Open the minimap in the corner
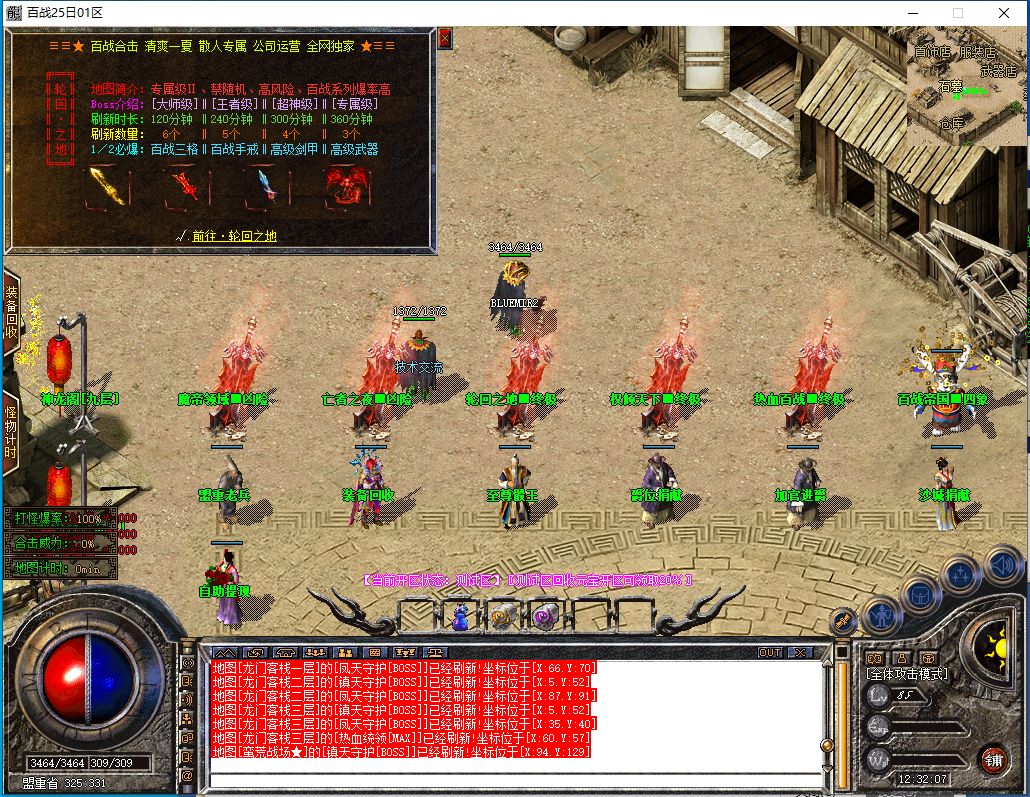The image size is (1030, 797). (965, 88)
